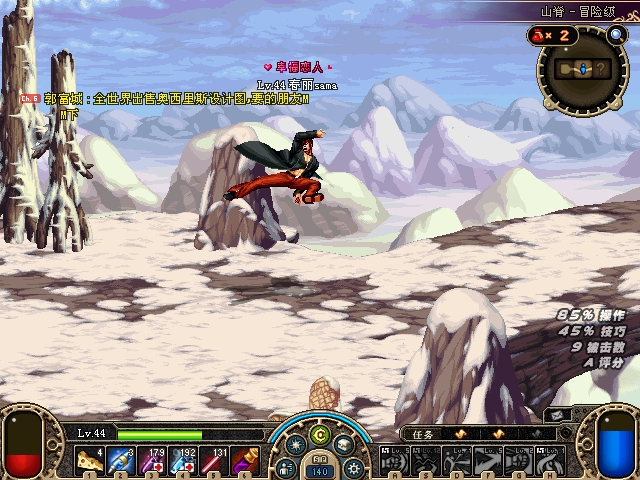This screenshot has height=480, width=640.
Task: Activate the skill bound to F
Action: 487,460
